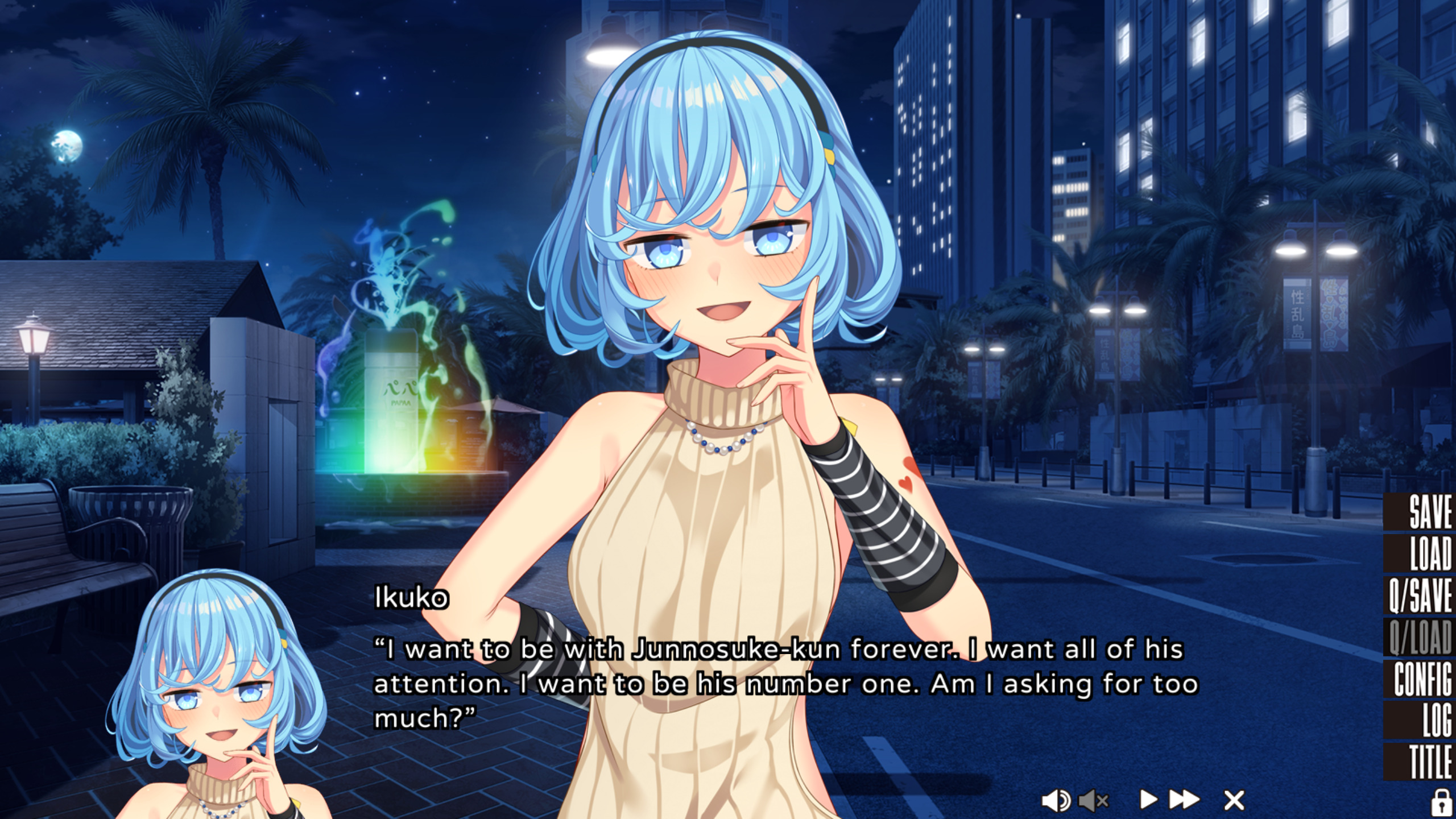
Task: Open the LOAD menu
Action: [x=1429, y=553]
